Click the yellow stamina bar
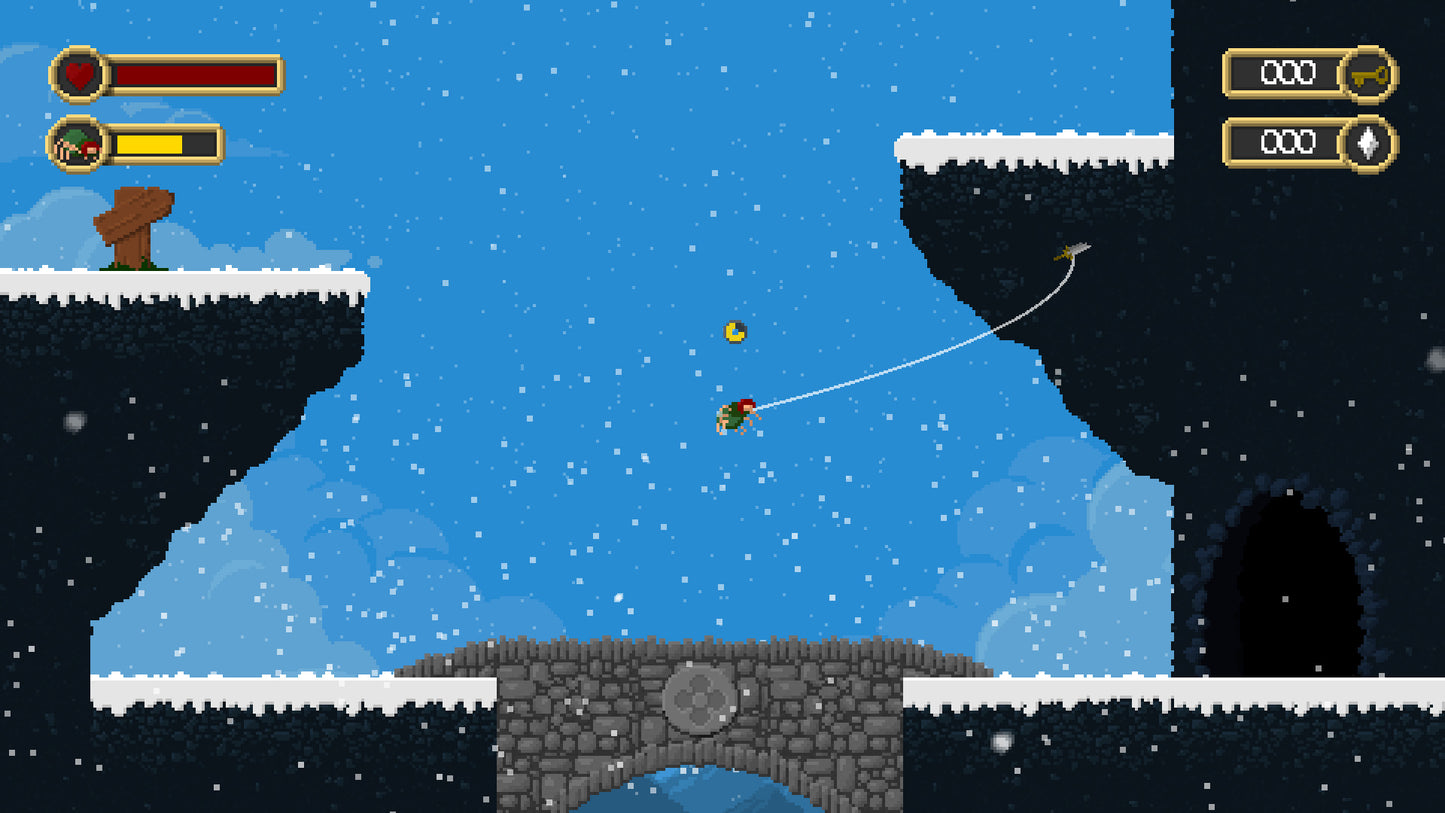Screen dimensions: 1445x813 point(150,143)
